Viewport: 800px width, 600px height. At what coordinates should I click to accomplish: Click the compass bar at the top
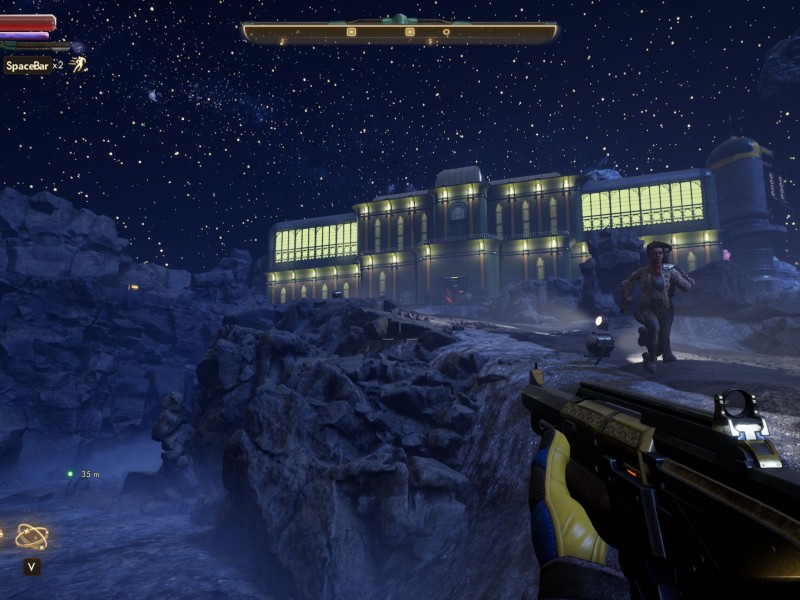[x=399, y=32]
